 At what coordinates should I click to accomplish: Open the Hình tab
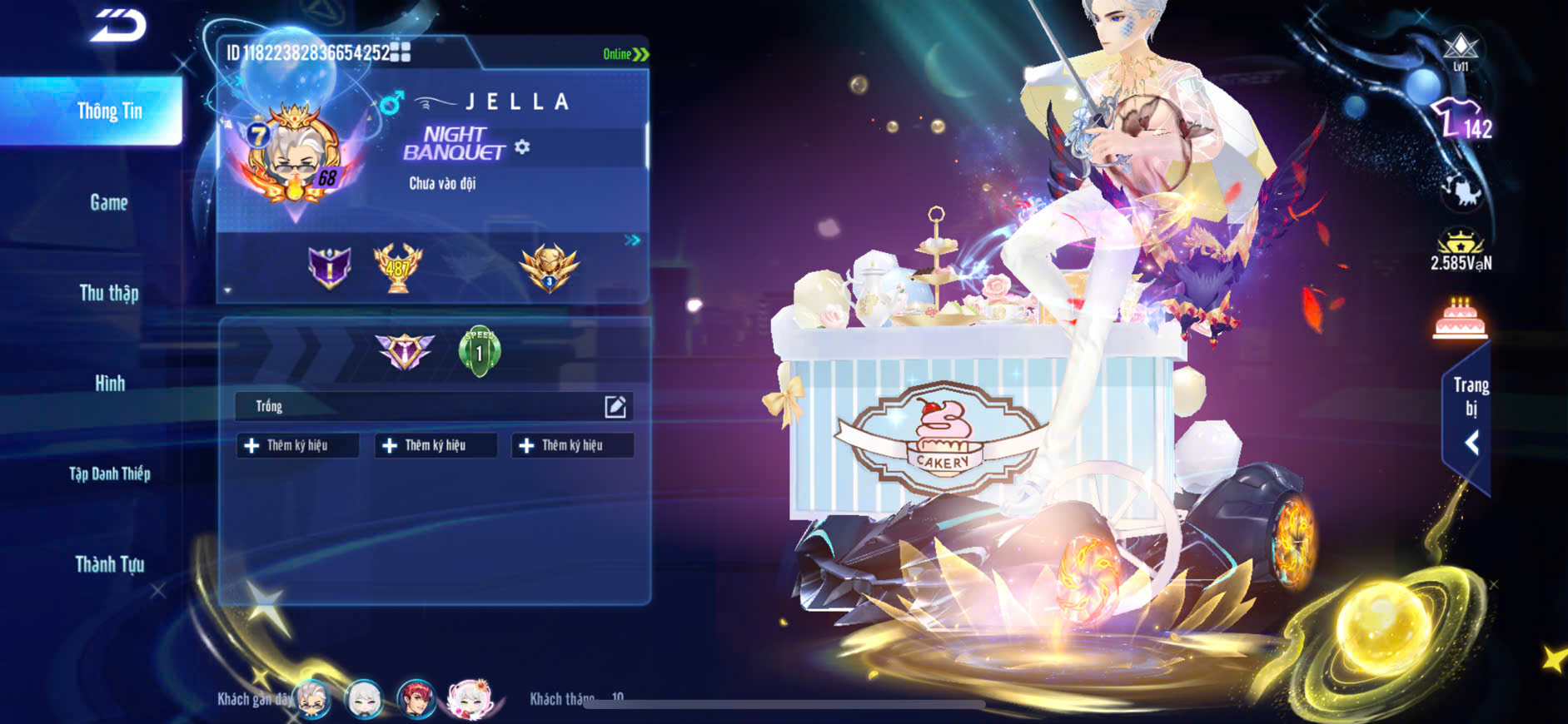(x=109, y=384)
